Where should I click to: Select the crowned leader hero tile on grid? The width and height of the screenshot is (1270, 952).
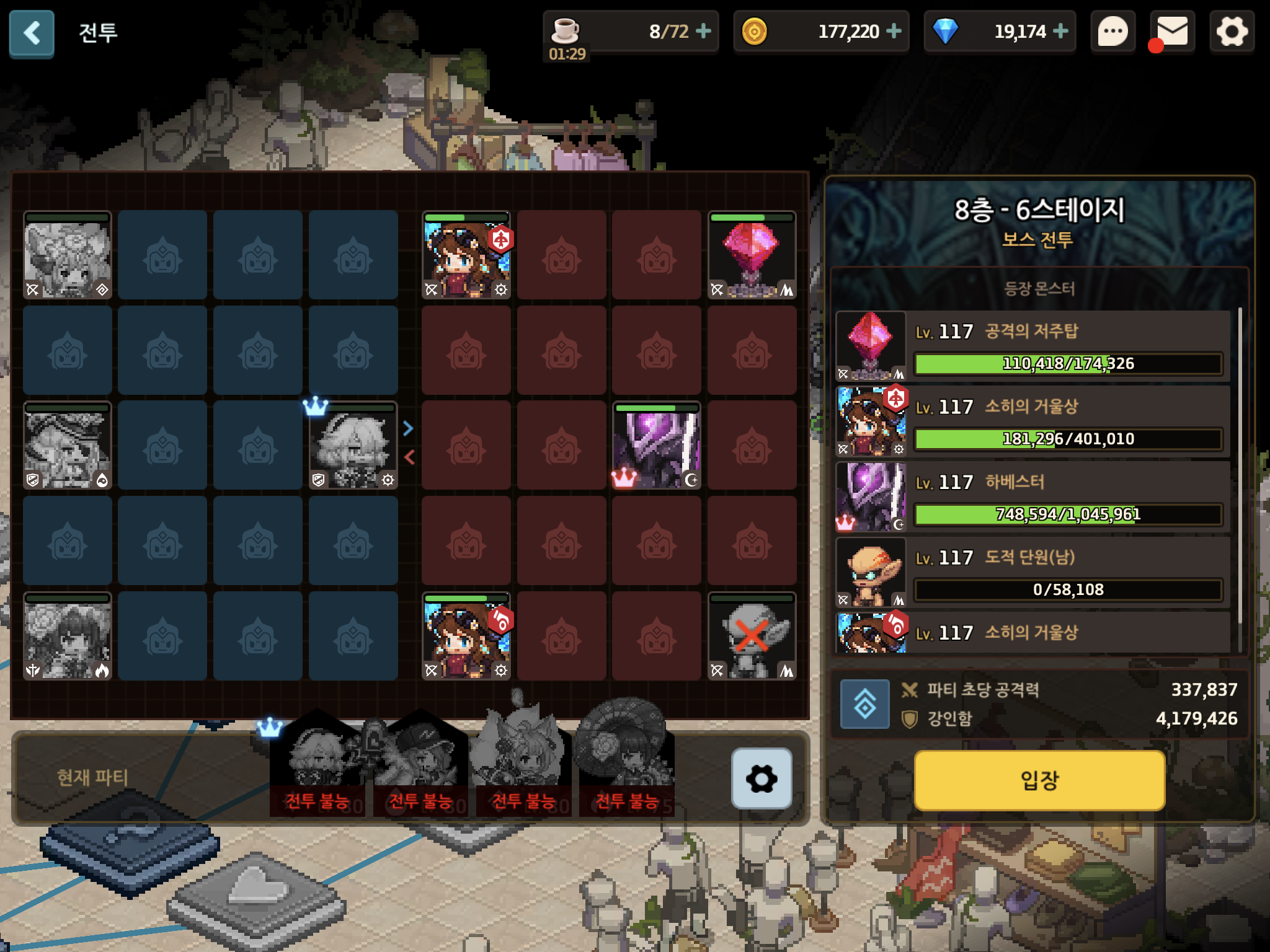click(353, 445)
